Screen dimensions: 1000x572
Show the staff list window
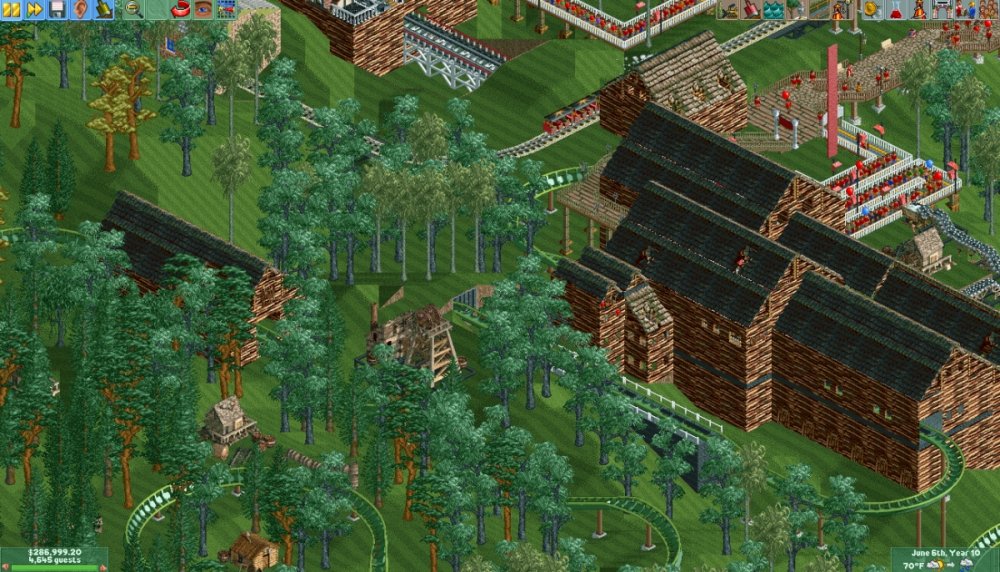pos(963,9)
